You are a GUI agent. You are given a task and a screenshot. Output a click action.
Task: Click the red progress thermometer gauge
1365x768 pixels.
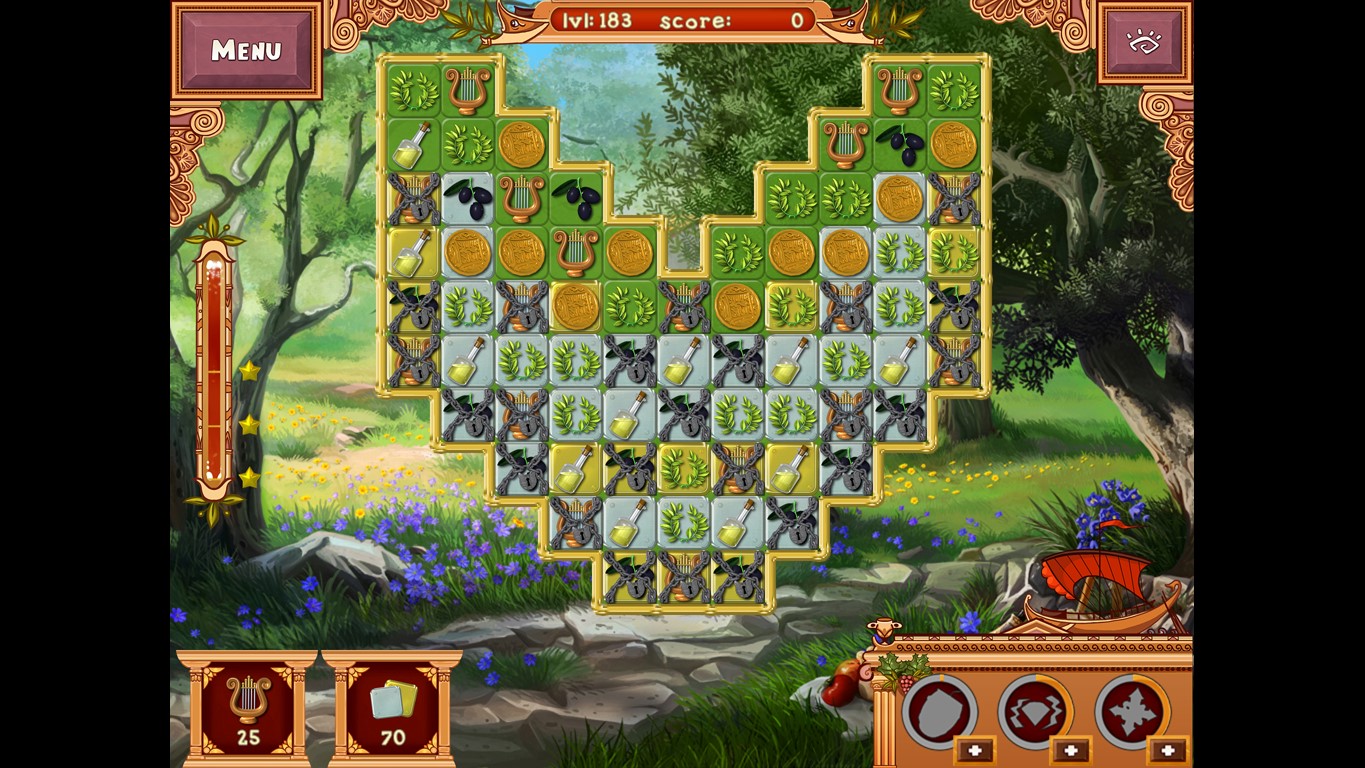212,380
